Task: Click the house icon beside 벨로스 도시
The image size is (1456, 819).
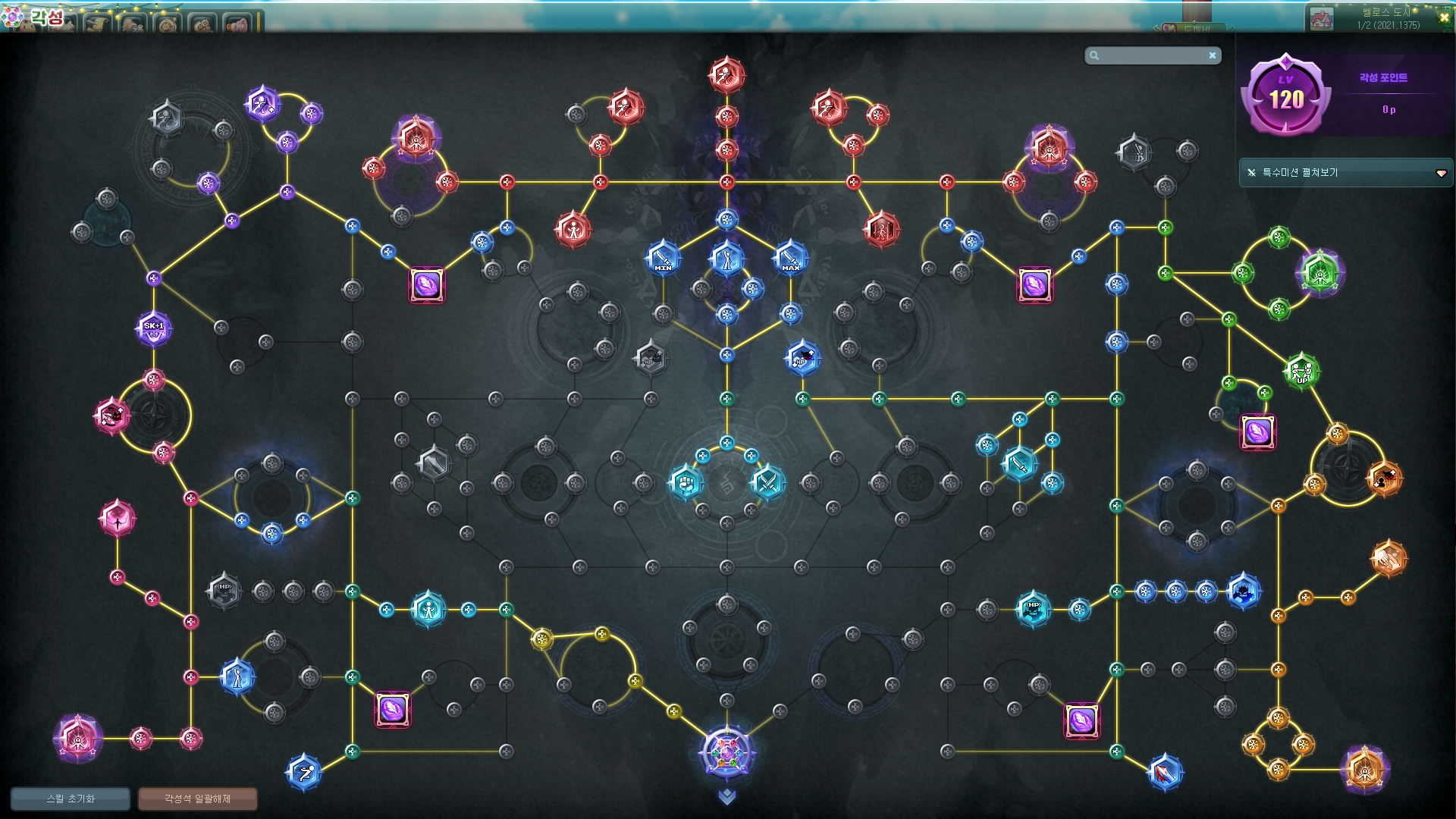Action: 1321,19
